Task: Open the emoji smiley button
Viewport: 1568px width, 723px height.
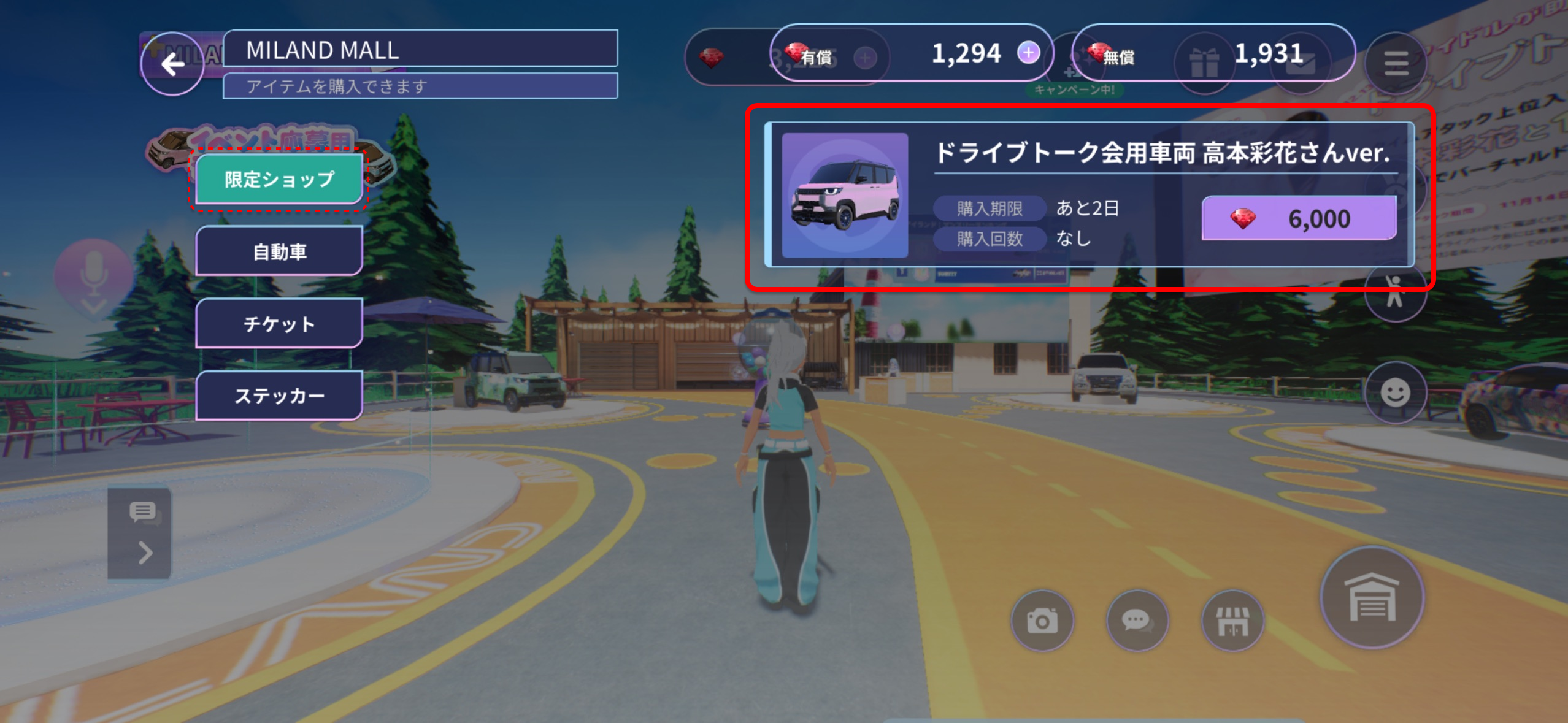Action: [x=1395, y=392]
